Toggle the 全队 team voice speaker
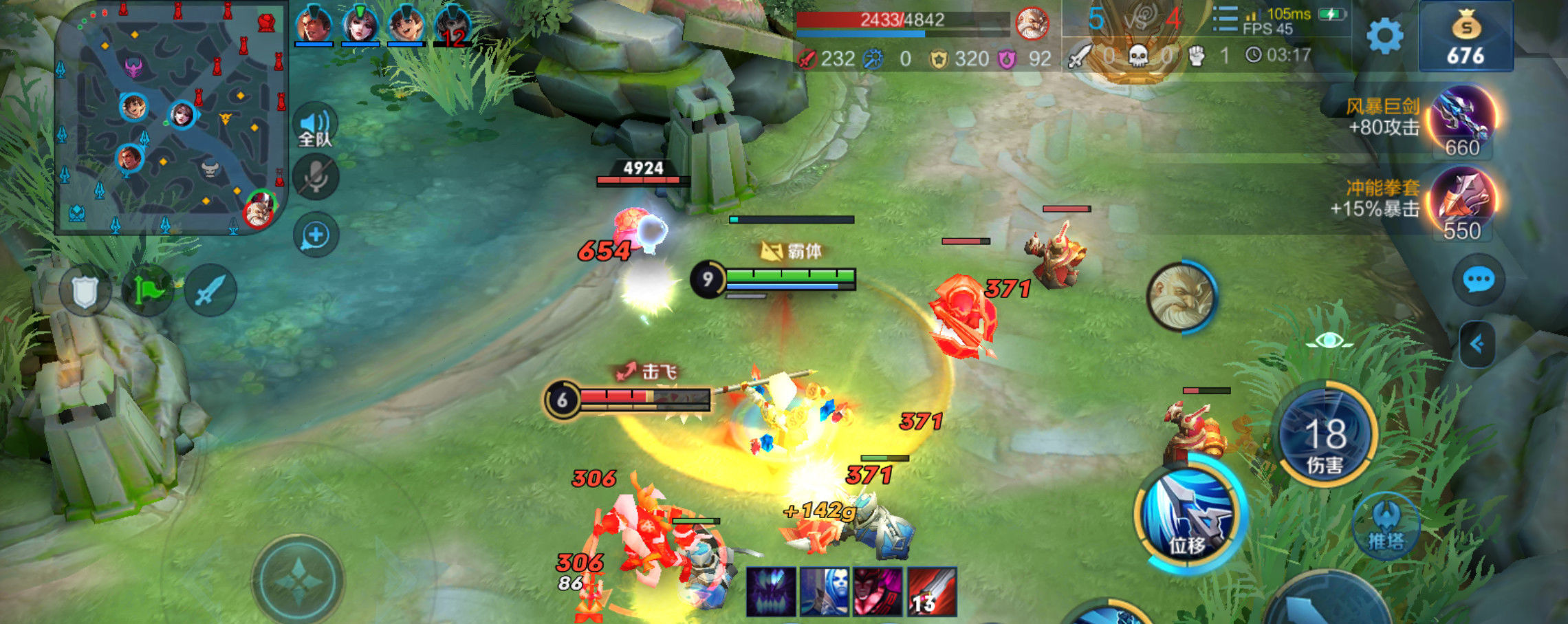The width and height of the screenshot is (1568, 624). 315,128
